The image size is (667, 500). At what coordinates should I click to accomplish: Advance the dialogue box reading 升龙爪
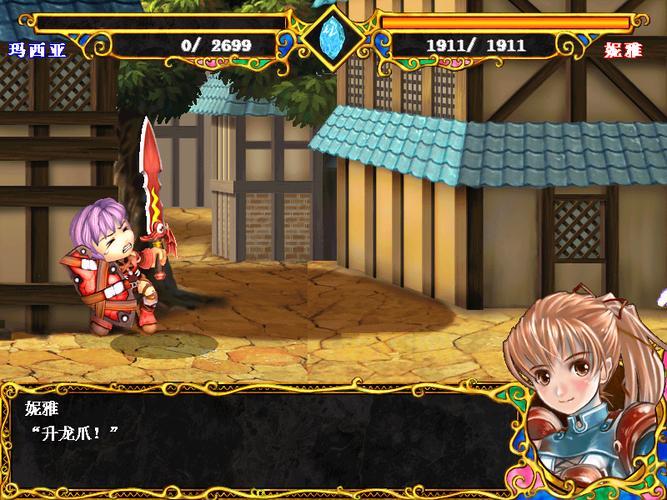260,437
